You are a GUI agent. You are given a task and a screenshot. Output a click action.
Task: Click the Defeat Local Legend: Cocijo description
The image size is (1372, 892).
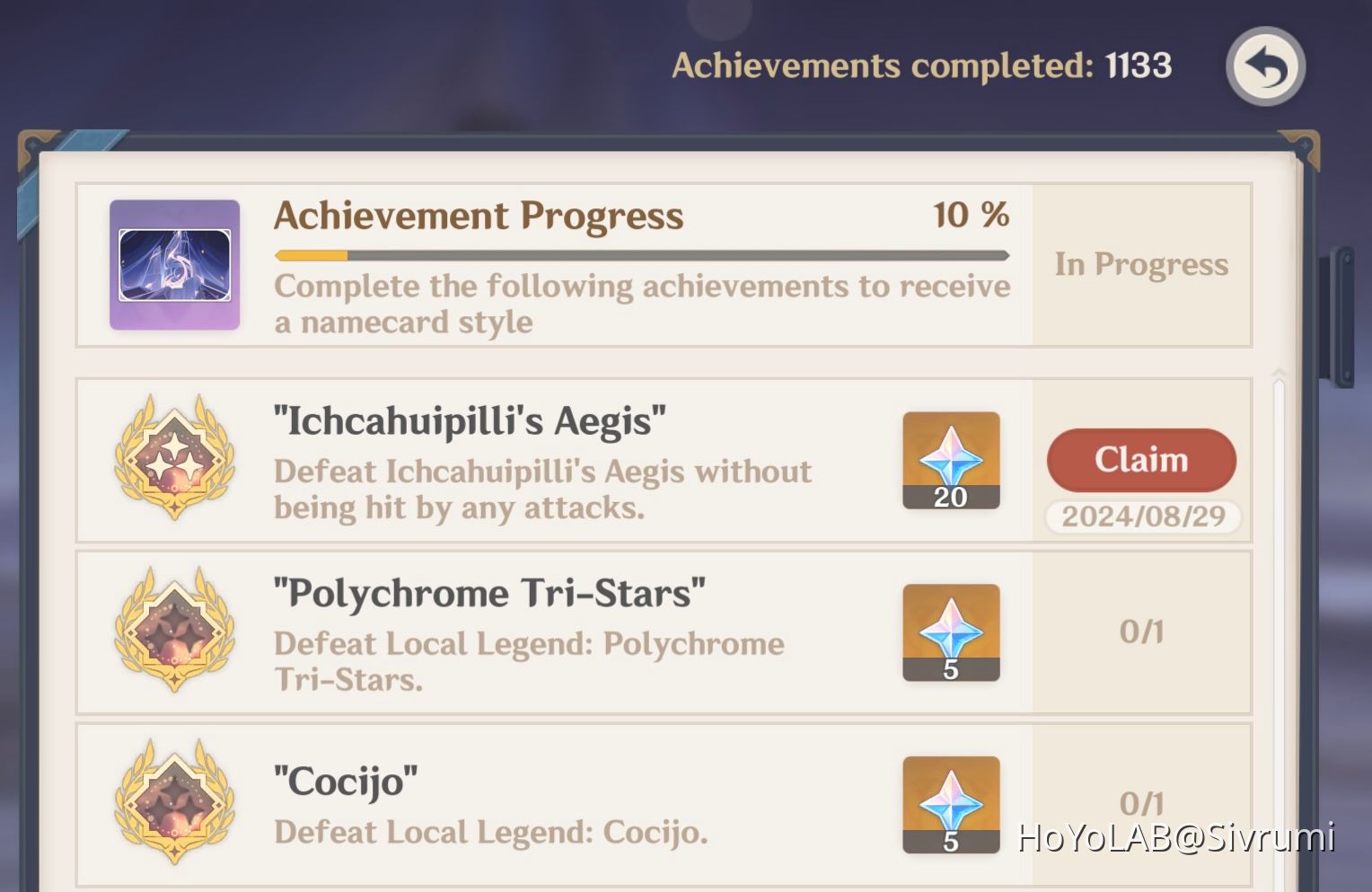(x=490, y=831)
